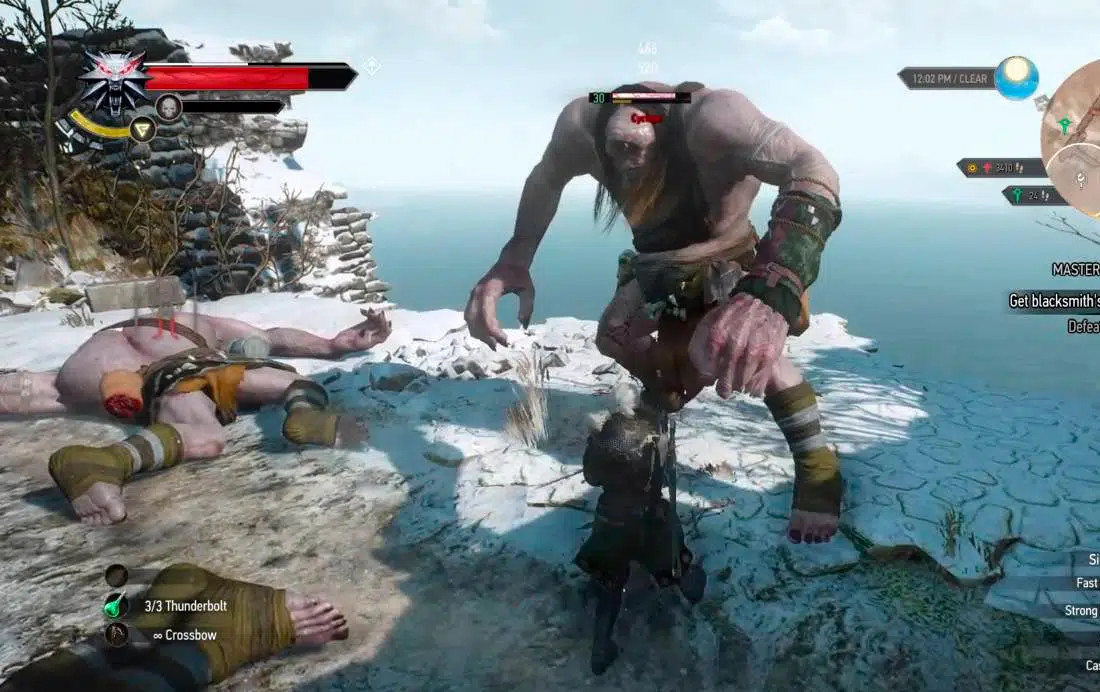The height and width of the screenshot is (692, 1100).
Task: Select the Crossbow quick slot
Action: point(117,634)
